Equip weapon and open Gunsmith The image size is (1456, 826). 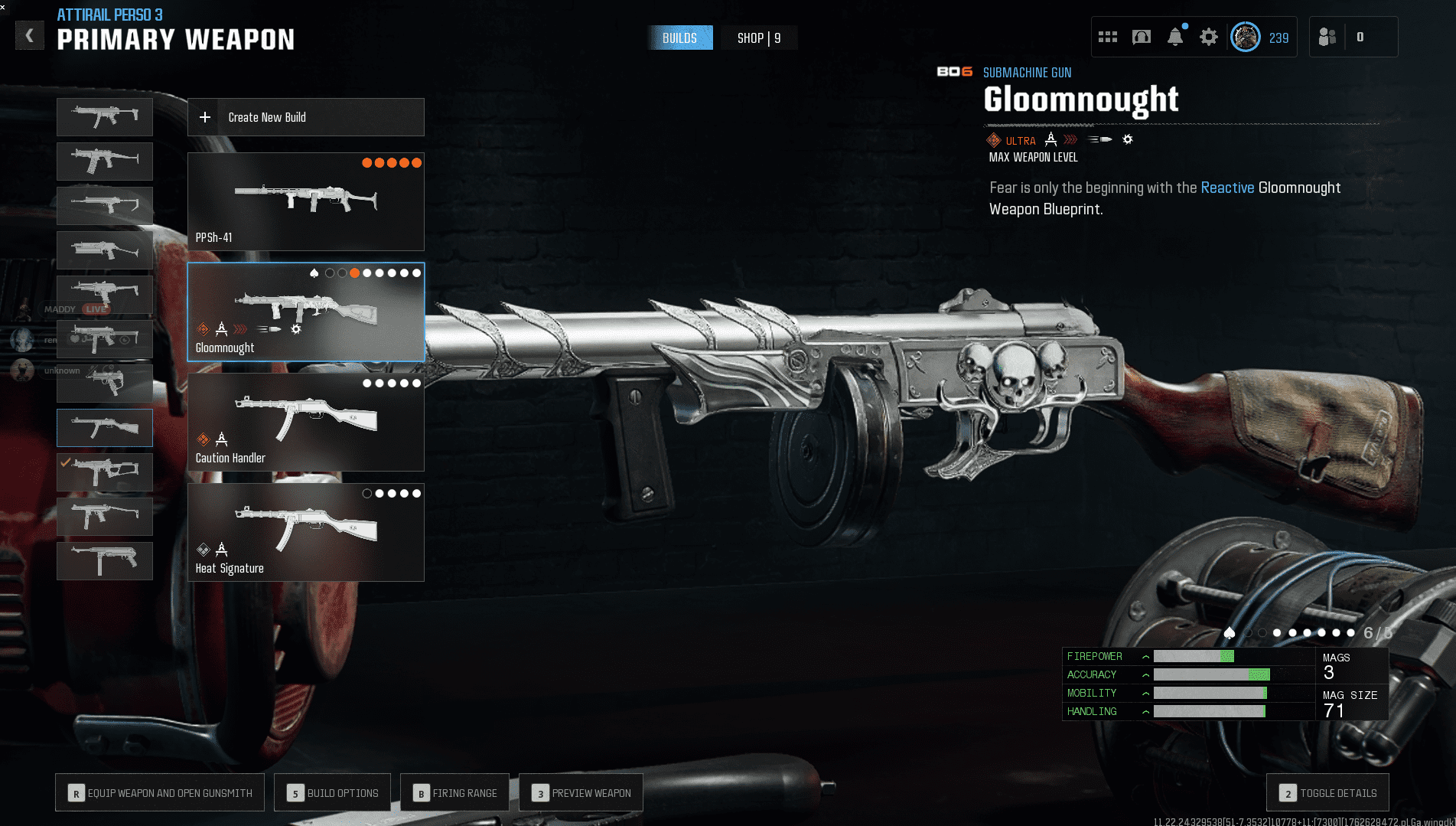click(160, 792)
